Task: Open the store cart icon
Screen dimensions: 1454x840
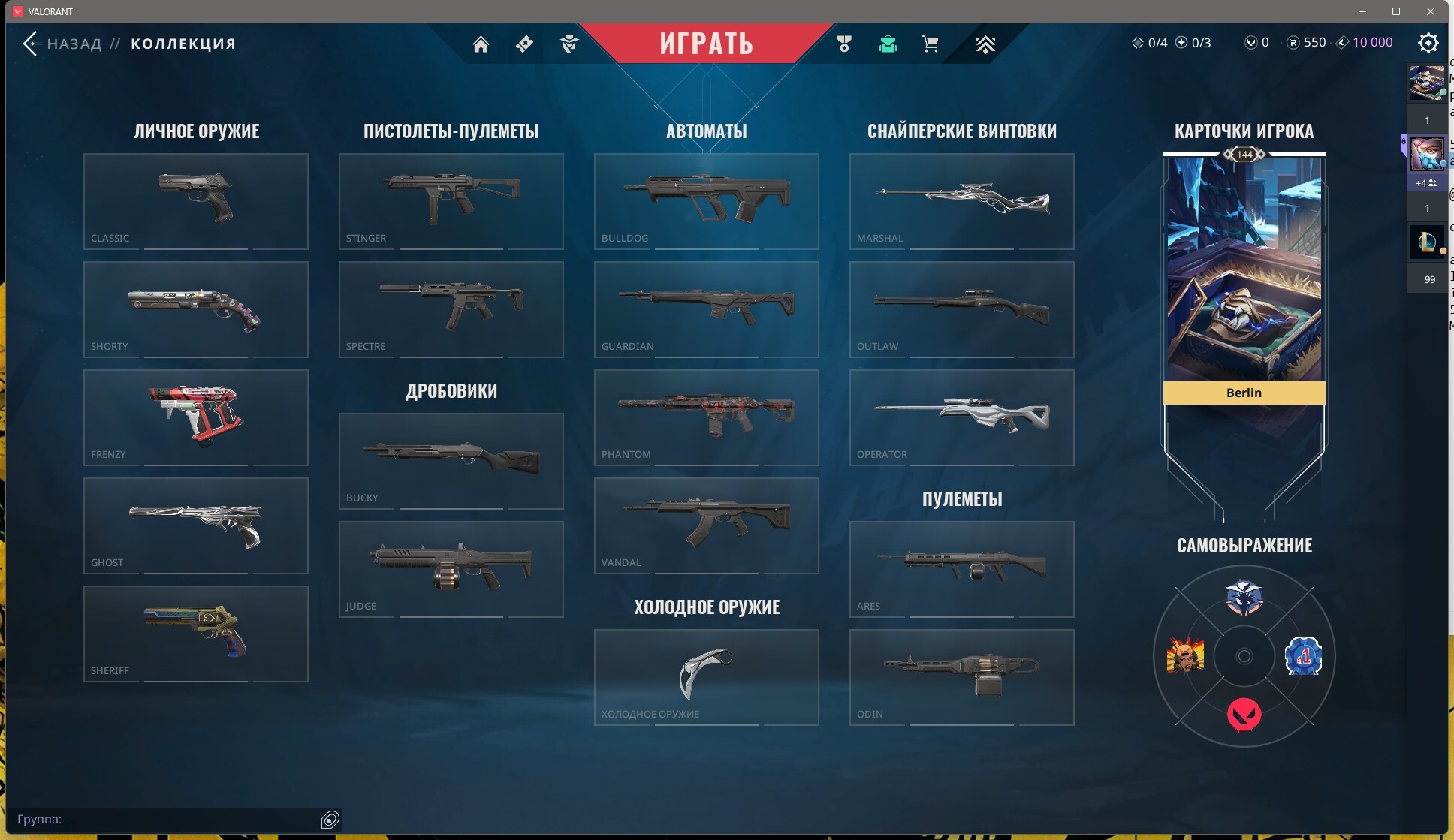Action: tap(930, 44)
